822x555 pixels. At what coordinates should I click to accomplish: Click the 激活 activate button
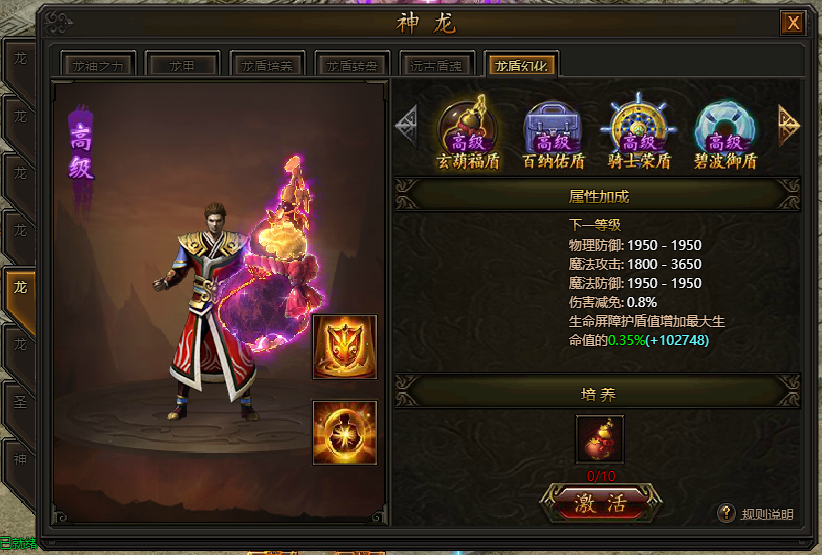click(600, 502)
